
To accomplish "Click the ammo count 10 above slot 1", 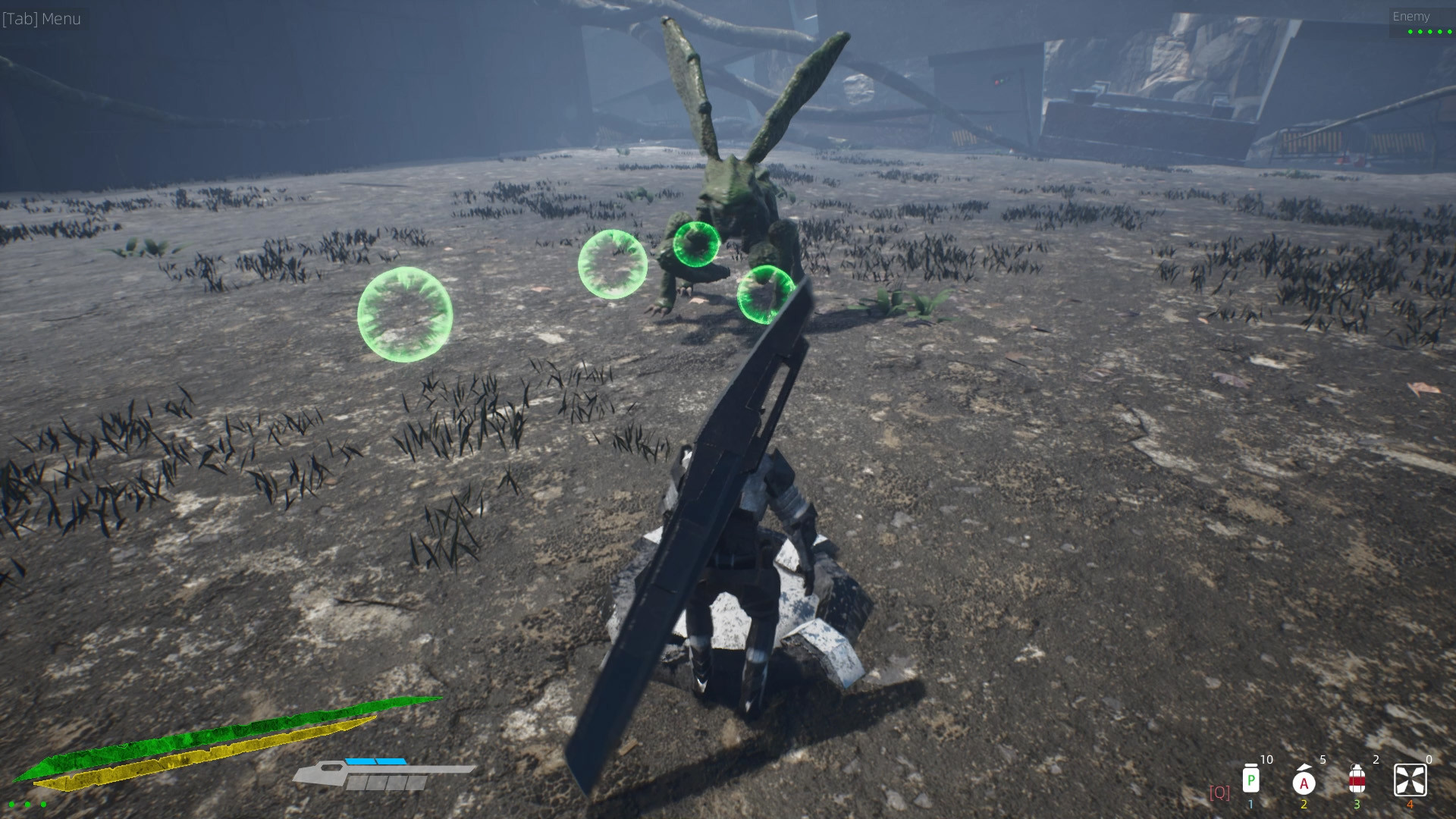I will [1266, 758].
